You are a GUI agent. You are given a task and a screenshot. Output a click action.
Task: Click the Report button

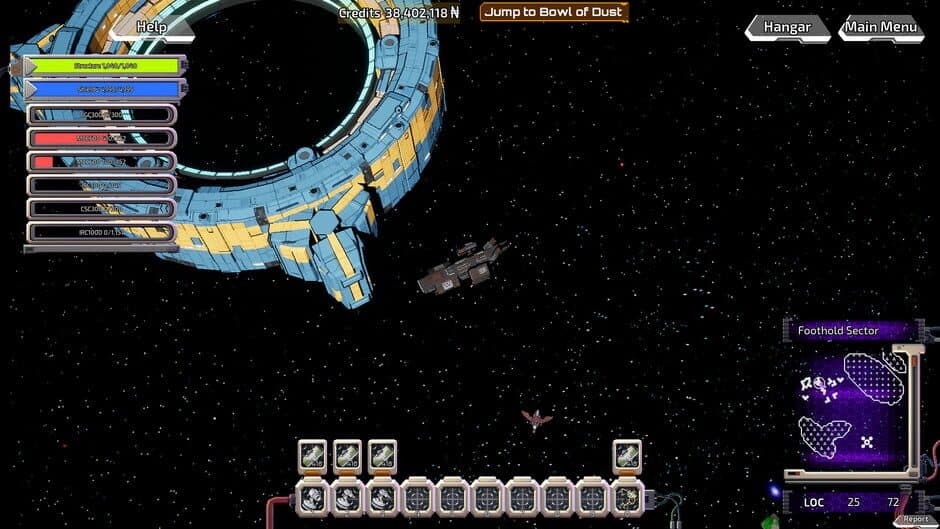tap(916, 519)
